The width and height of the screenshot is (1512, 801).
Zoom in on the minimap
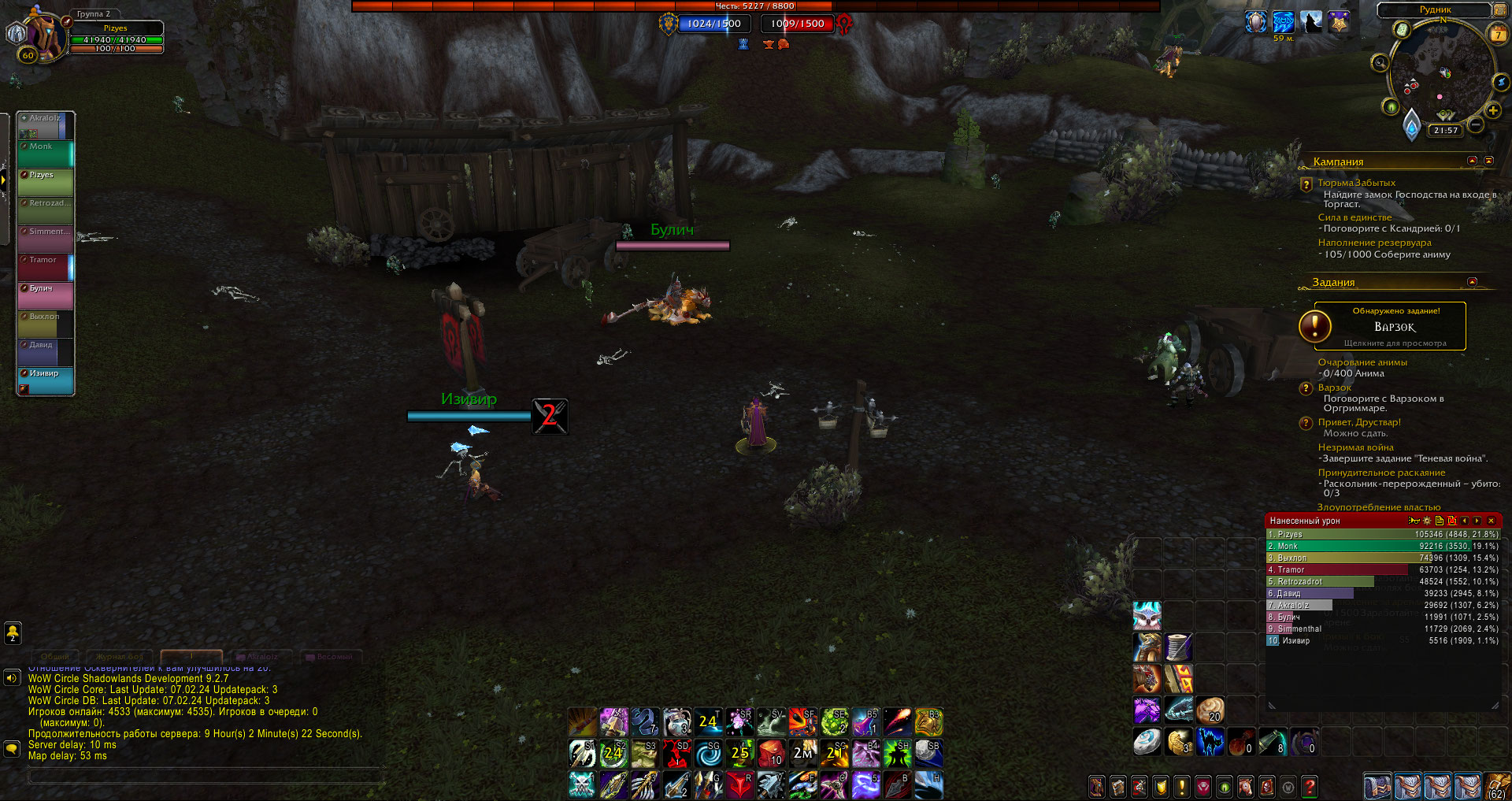point(1492,111)
